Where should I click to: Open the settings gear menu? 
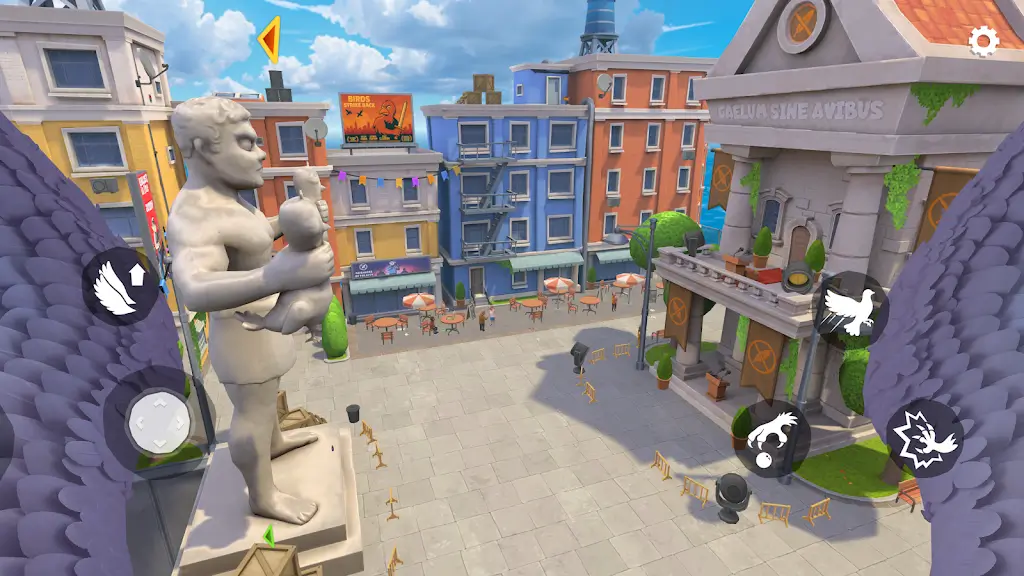click(x=984, y=40)
